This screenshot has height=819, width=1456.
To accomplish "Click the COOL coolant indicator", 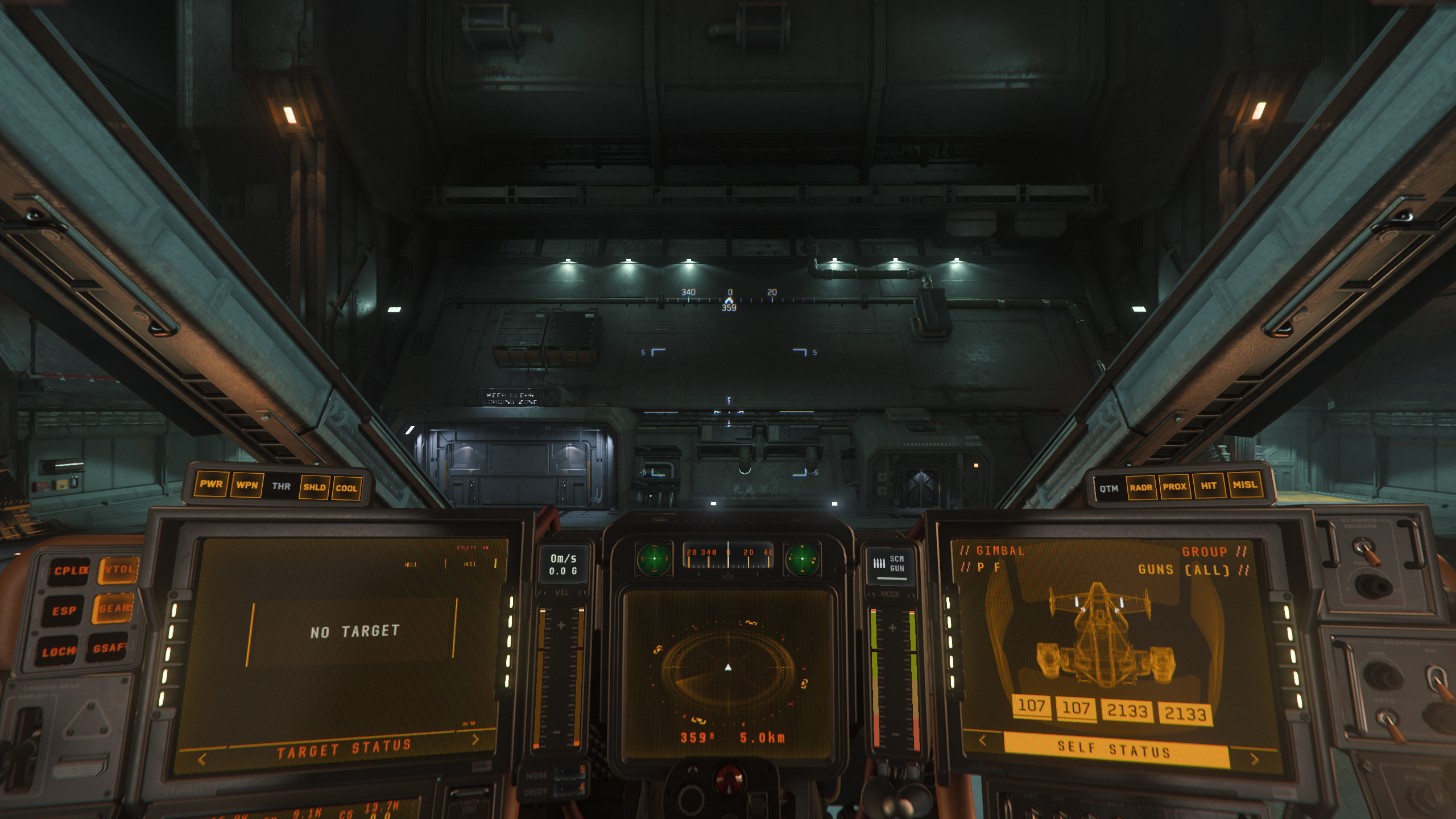I will click(x=346, y=489).
